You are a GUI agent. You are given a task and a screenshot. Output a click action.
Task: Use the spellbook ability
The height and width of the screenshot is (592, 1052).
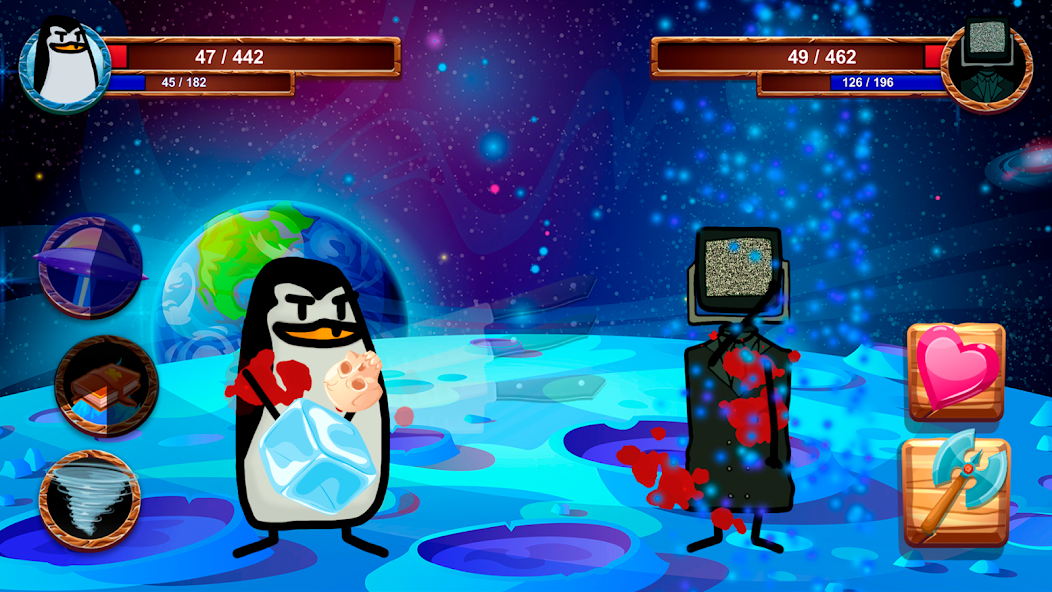[x=106, y=385]
